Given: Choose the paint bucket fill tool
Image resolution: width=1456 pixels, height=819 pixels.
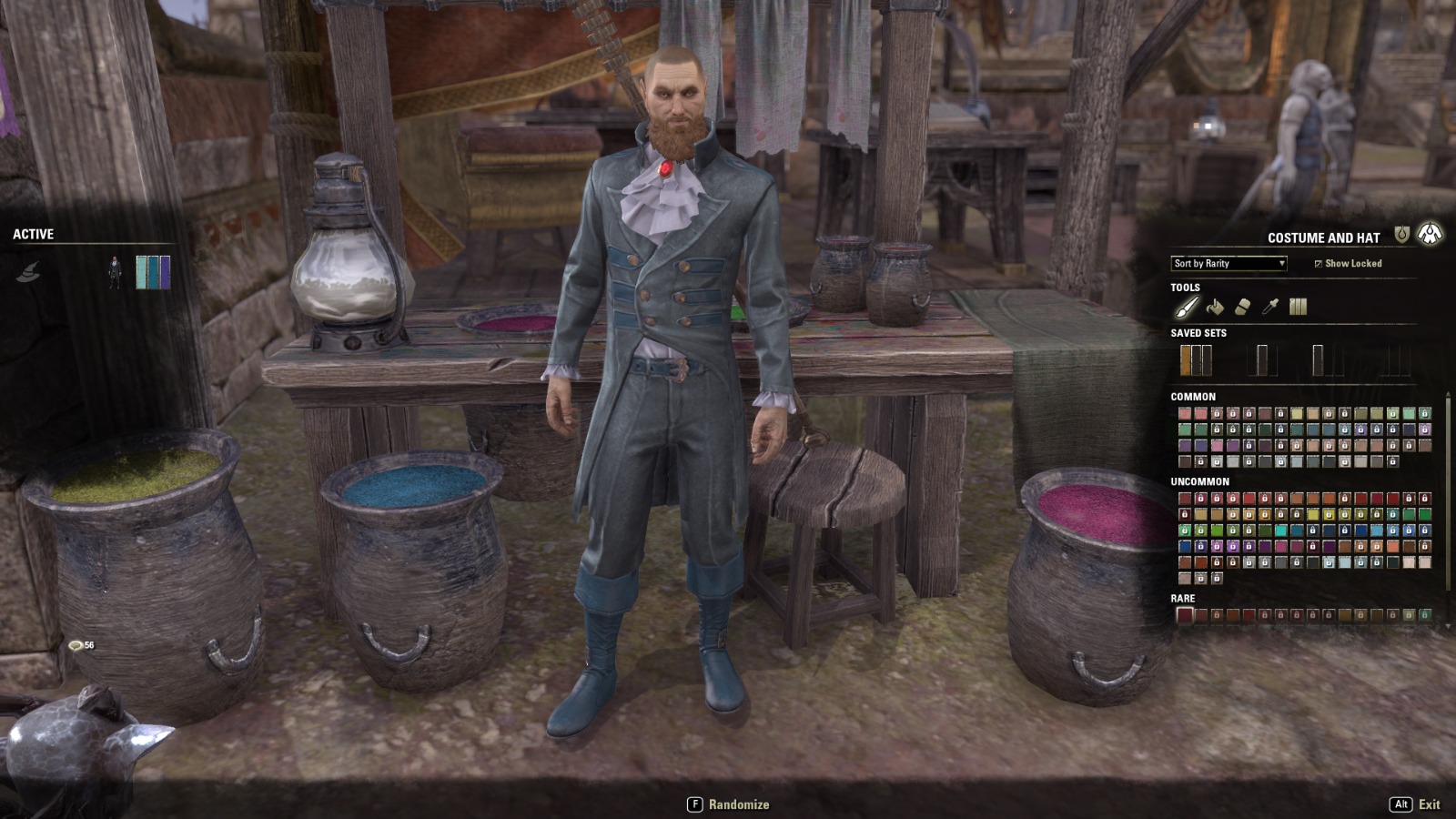Looking at the screenshot, I should [x=1215, y=307].
